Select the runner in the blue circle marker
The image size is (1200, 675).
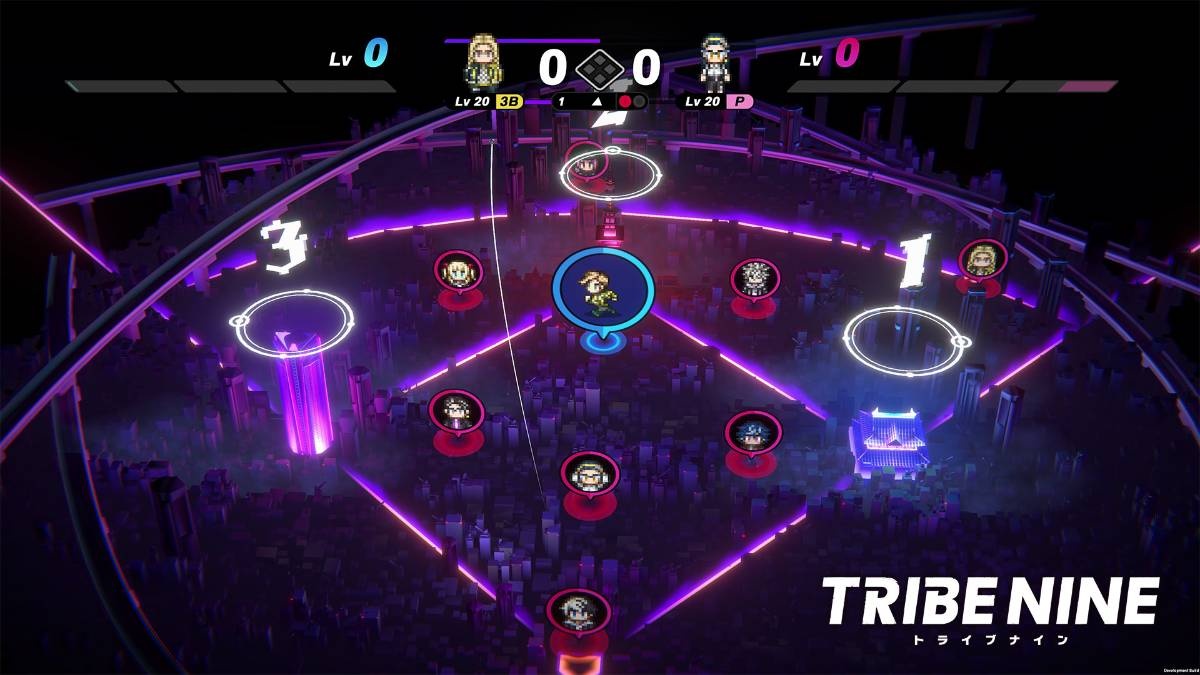coord(603,288)
